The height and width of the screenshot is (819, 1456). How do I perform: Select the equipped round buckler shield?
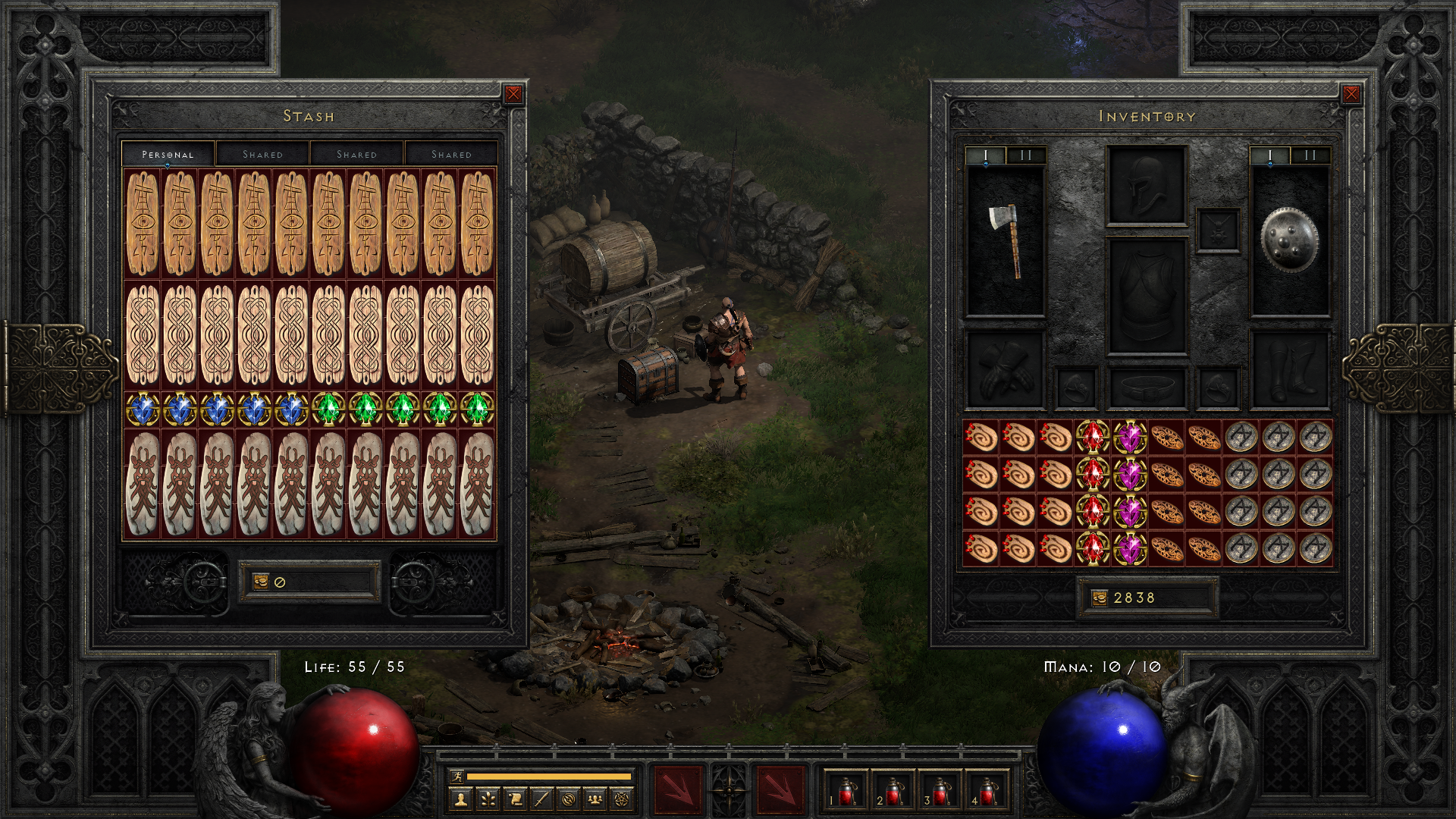point(1289,240)
